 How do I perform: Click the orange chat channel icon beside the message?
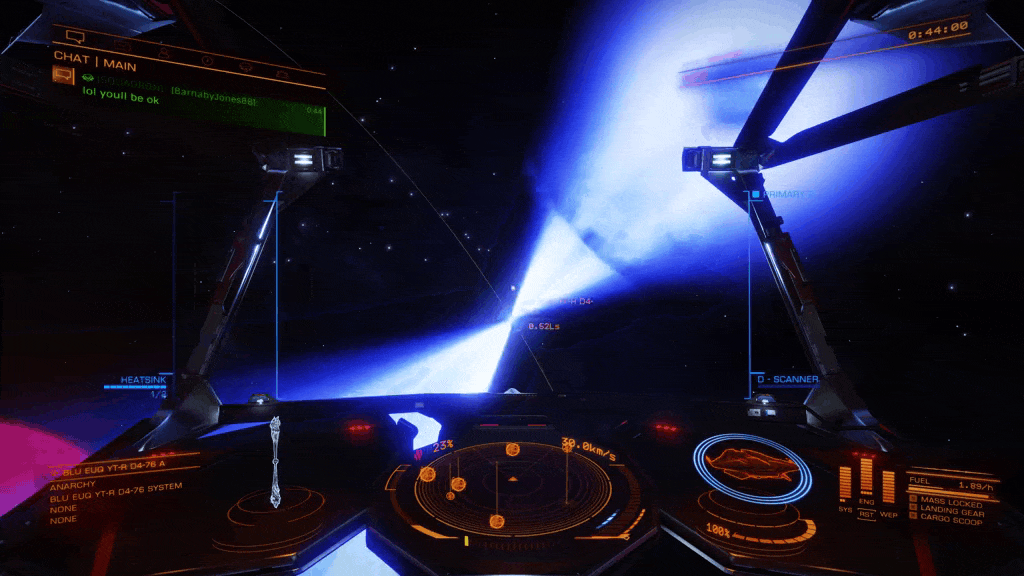coord(63,74)
